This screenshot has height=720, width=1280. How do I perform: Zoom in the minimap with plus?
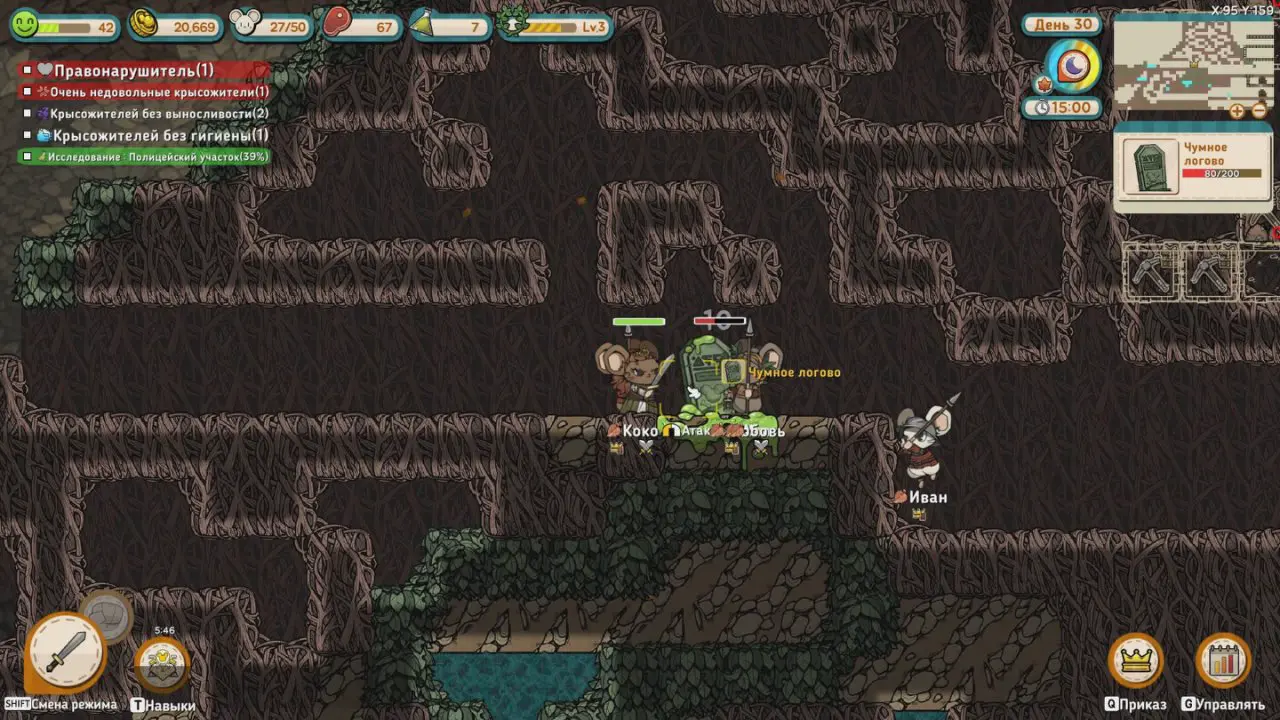(1237, 111)
